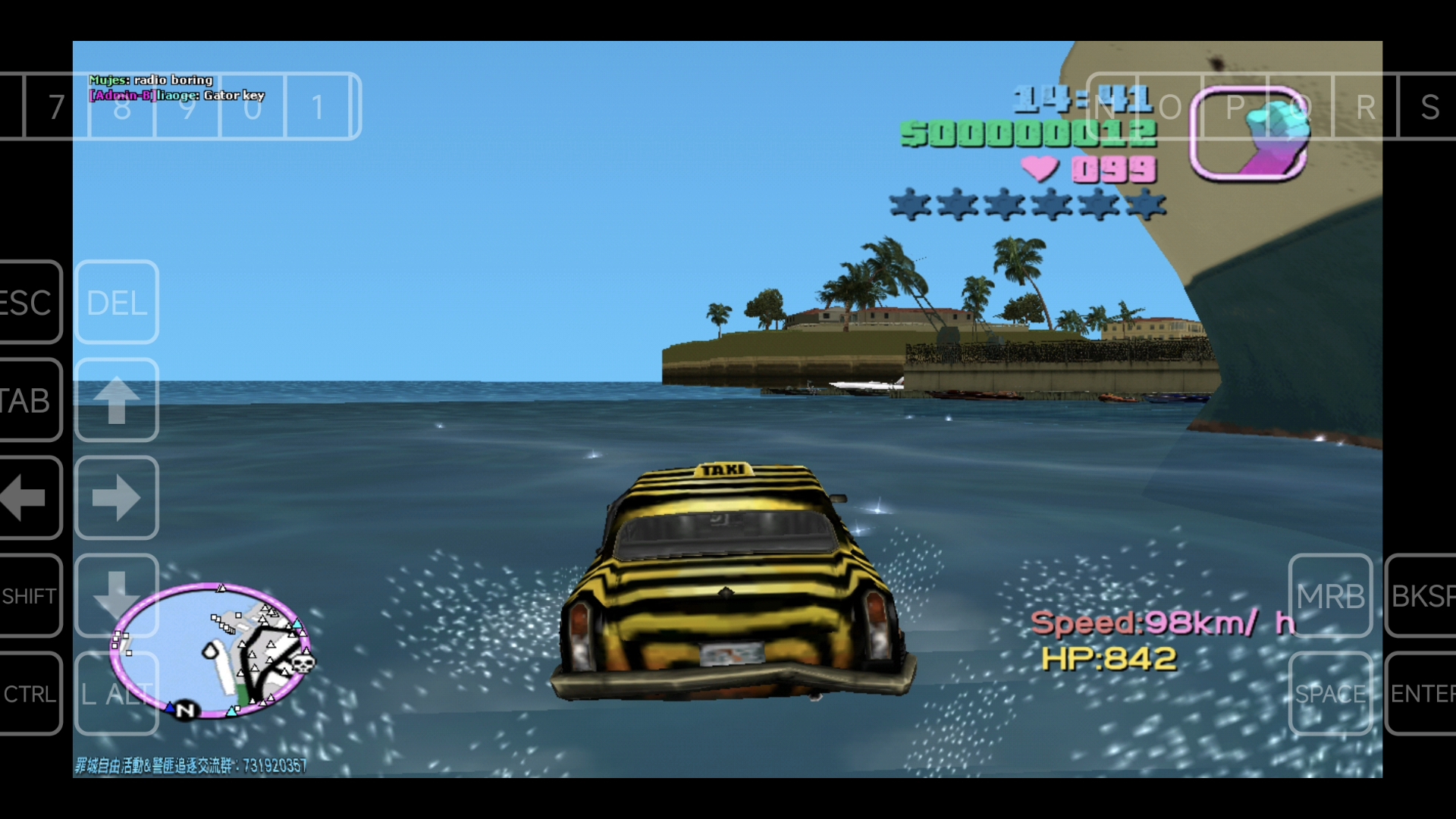Tap the SHIFT overlay key
The height and width of the screenshot is (819, 1456).
(x=29, y=596)
